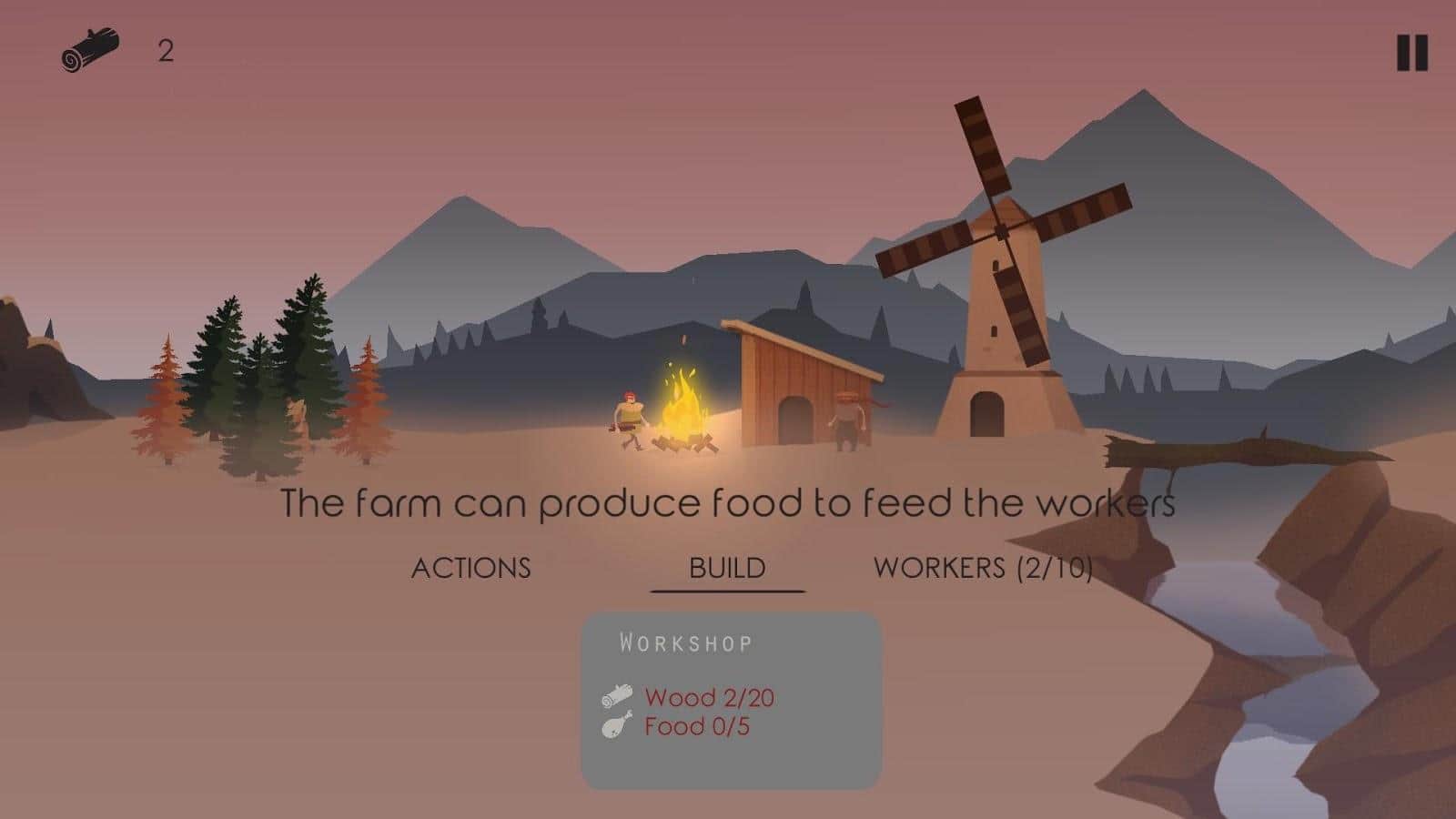Select the BUILD tab
The width and height of the screenshot is (1456, 819).
click(725, 568)
